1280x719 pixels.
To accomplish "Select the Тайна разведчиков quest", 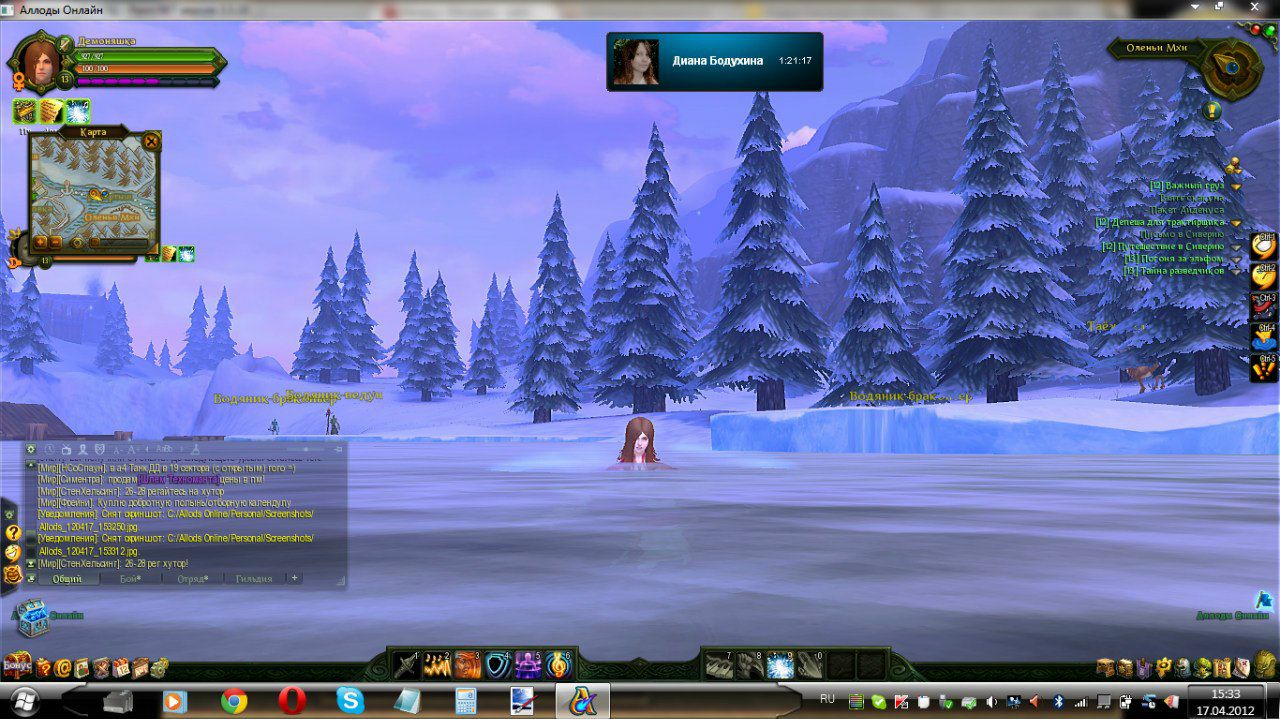I will pos(1173,271).
